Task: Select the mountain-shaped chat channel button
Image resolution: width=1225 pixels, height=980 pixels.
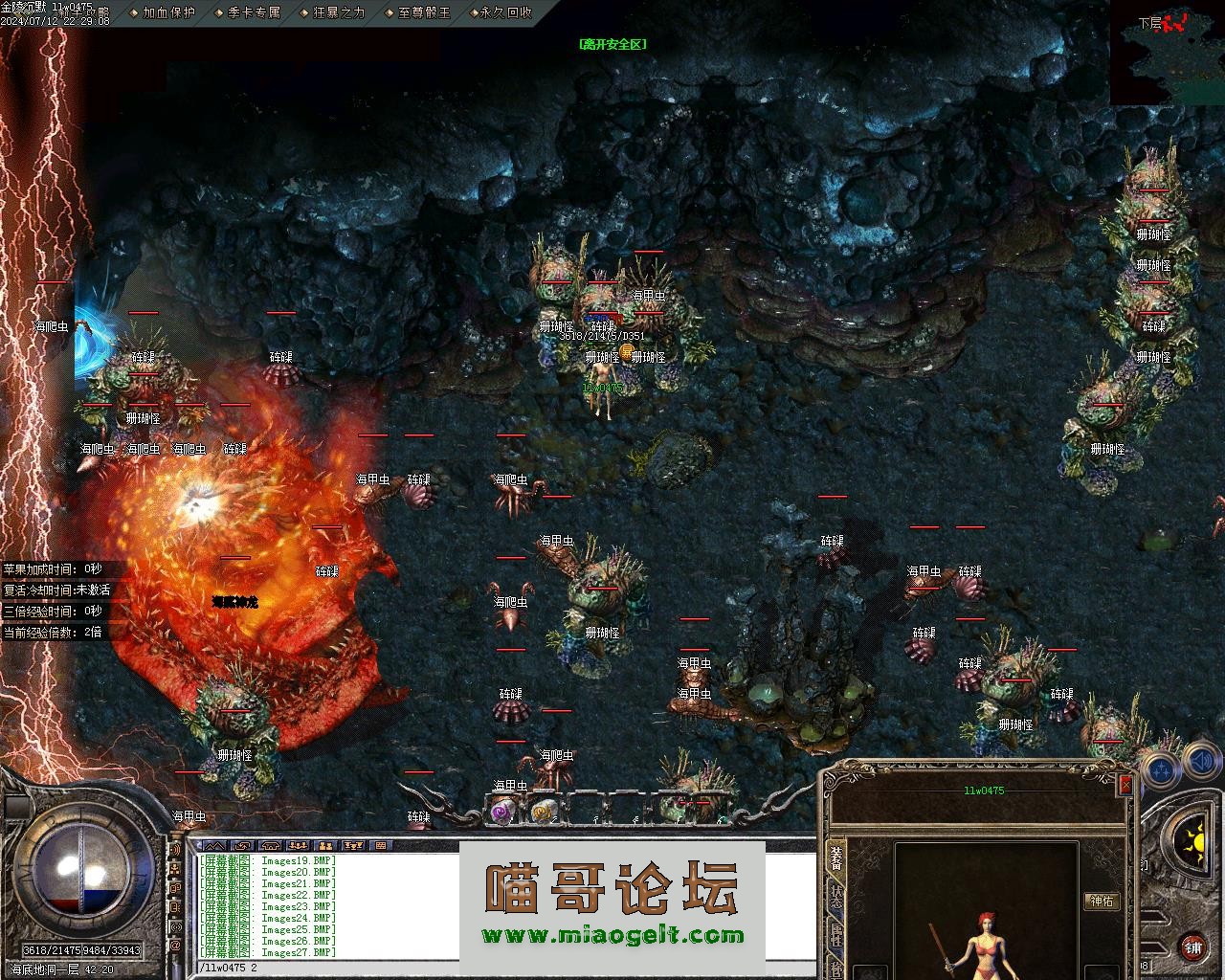Action: pyautogui.click(x=213, y=845)
